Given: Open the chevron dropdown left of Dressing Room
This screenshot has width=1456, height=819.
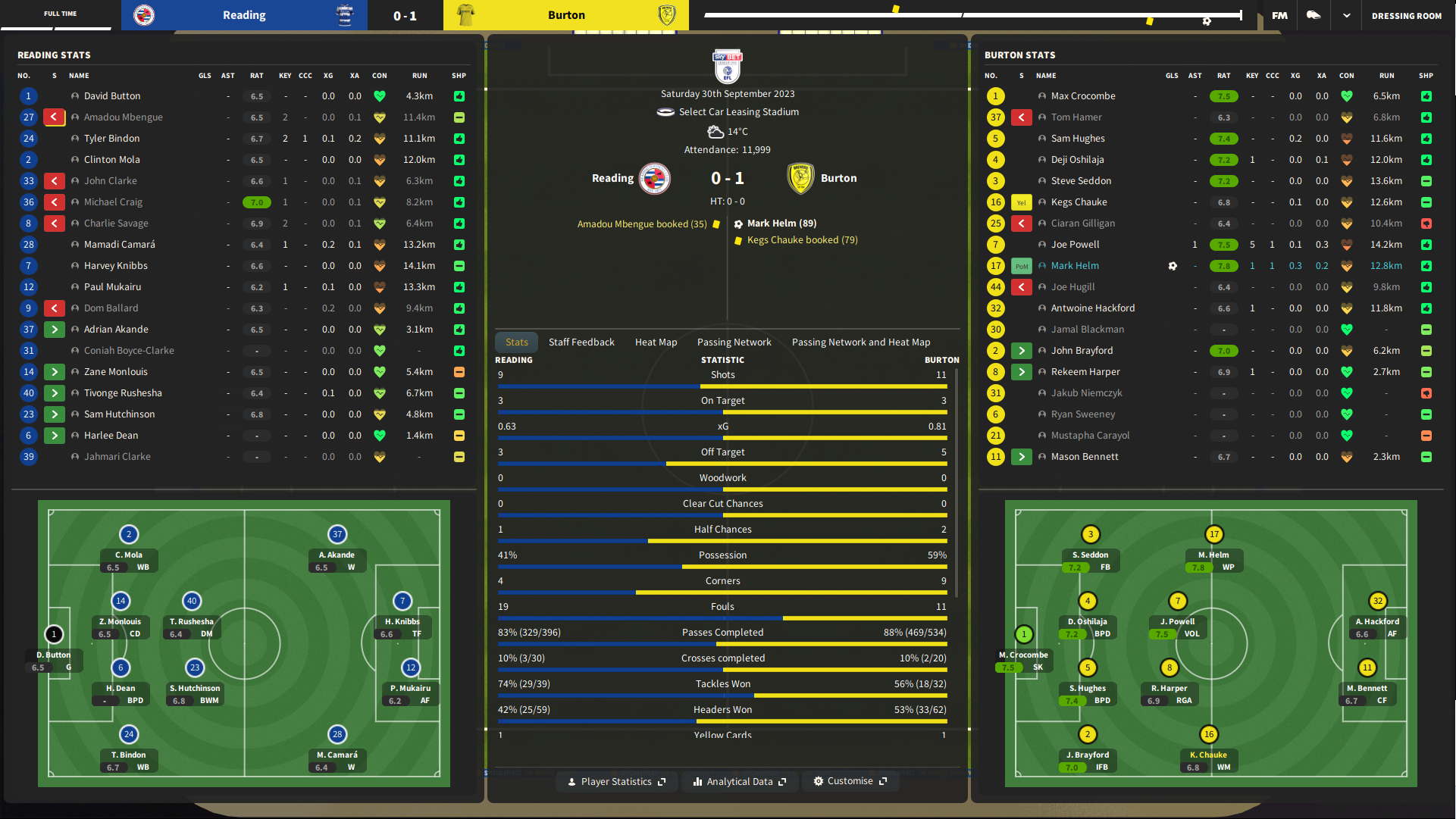Looking at the screenshot, I should point(1348,15).
